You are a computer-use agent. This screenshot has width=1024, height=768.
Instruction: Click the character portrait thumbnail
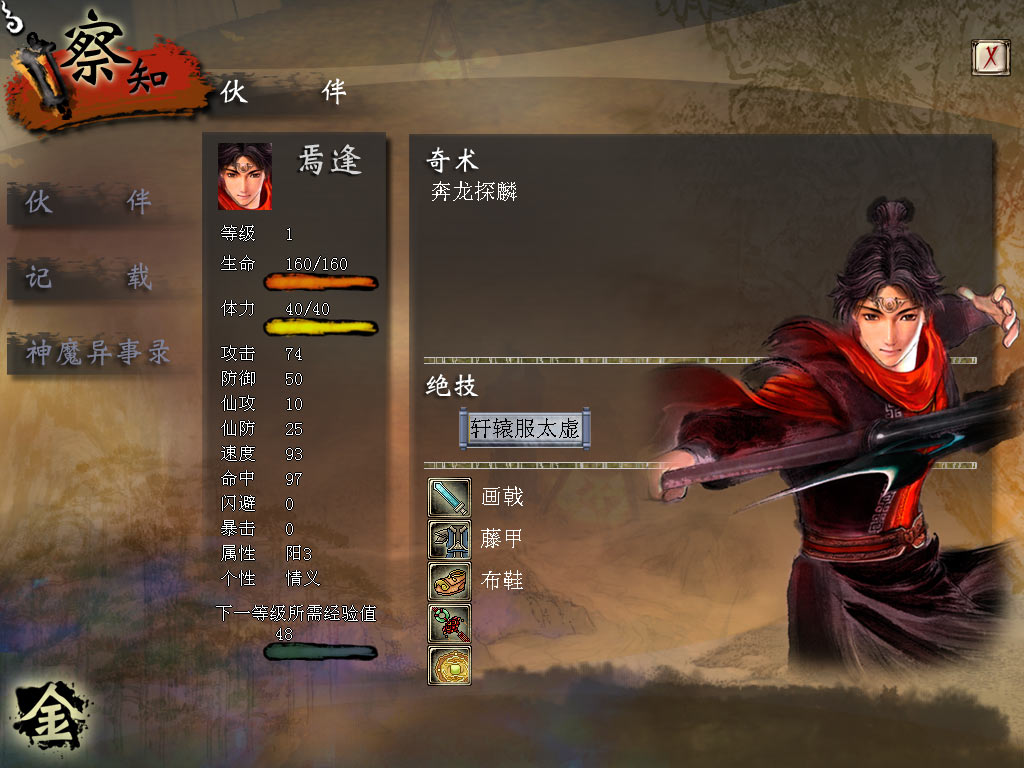click(245, 176)
